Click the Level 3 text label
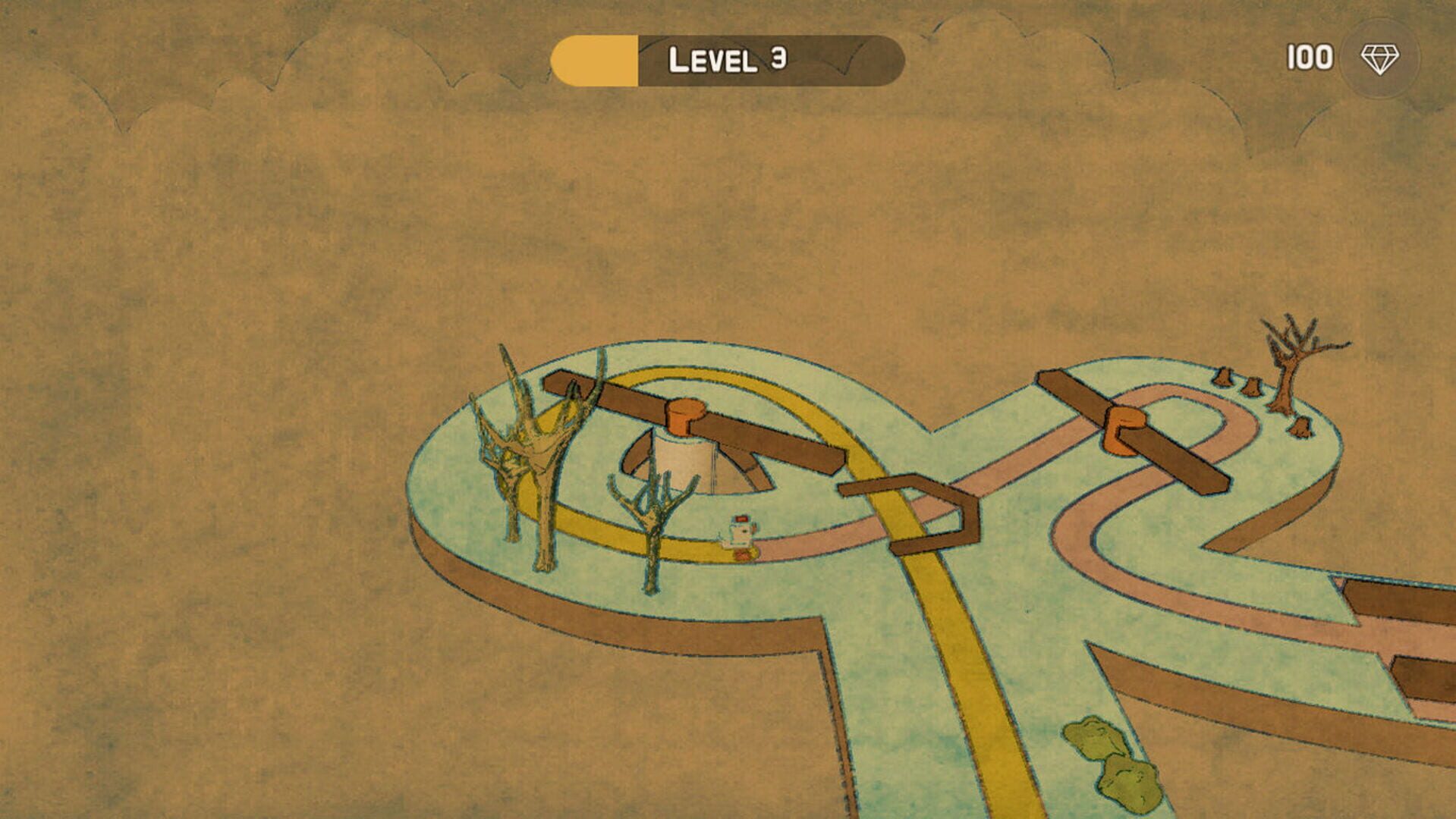The image size is (1456, 819). click(x=727, y=58)
